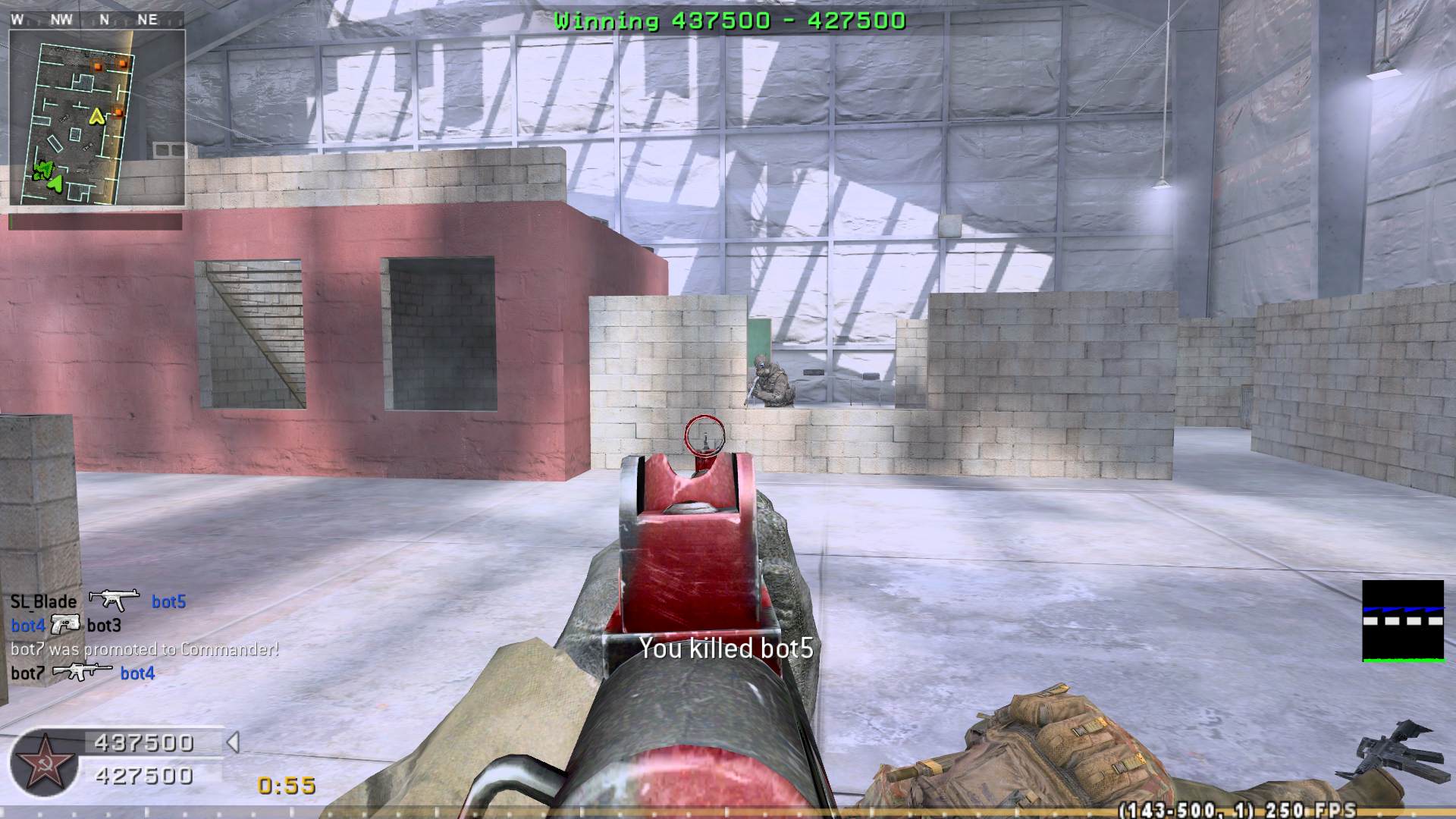The image size is (1456, 819).
Task: Open the black lagometer graph box
Action: click(1403, 621)
